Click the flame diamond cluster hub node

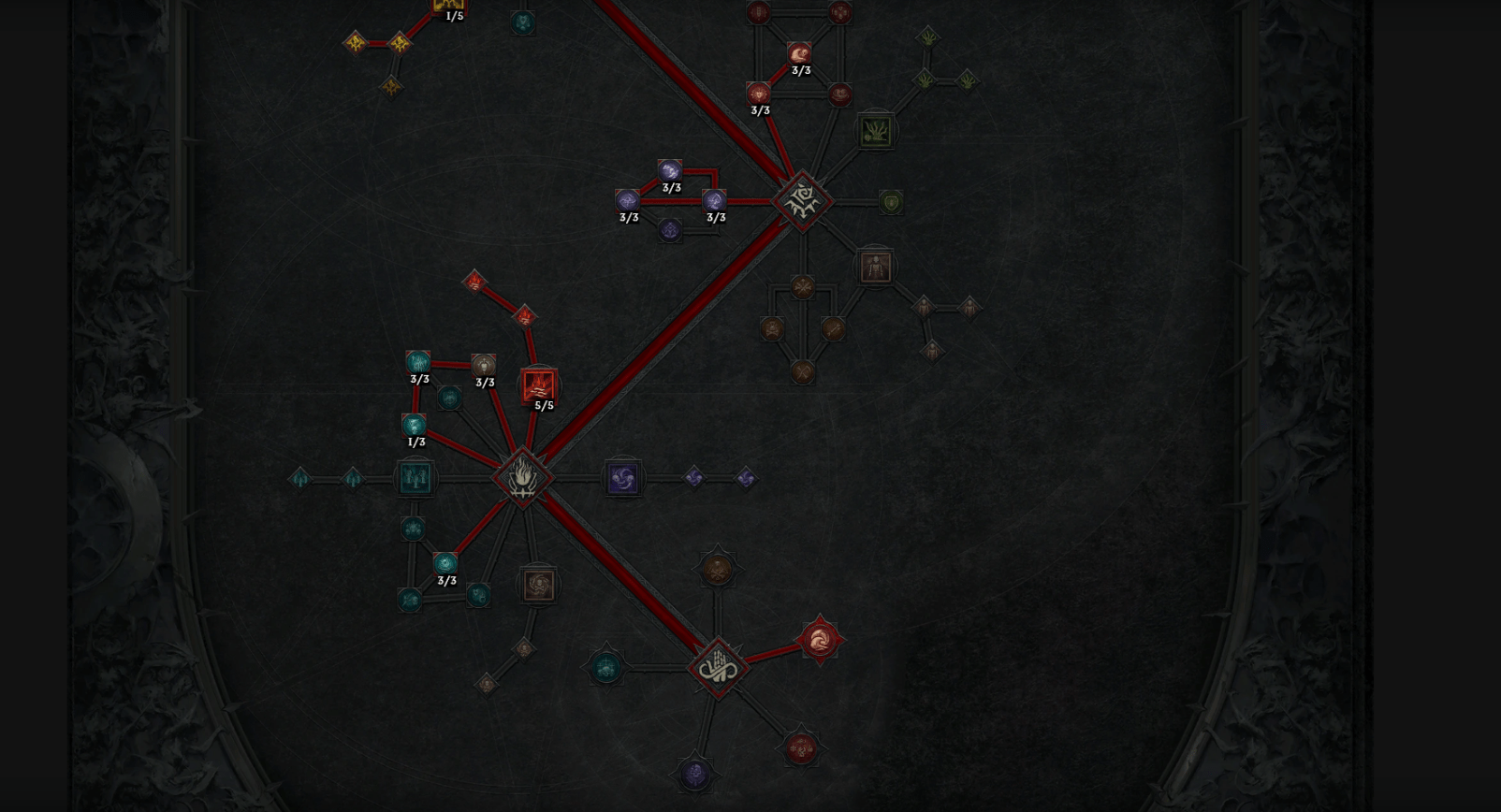click(x=524, y=475)
